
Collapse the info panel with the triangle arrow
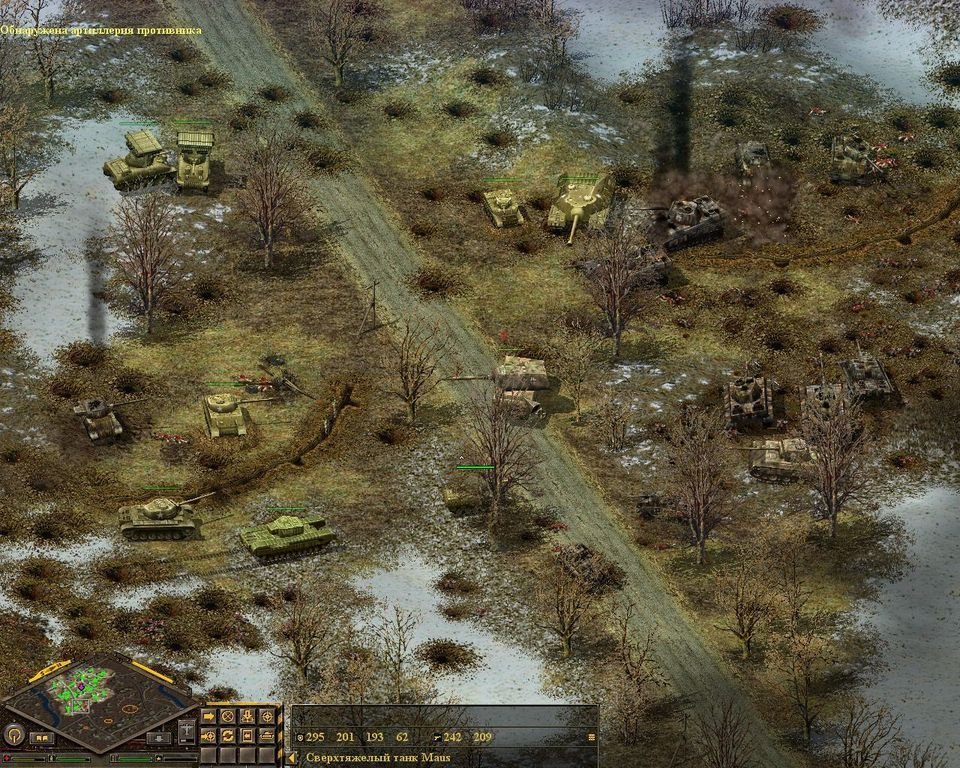tap(293, 758)
